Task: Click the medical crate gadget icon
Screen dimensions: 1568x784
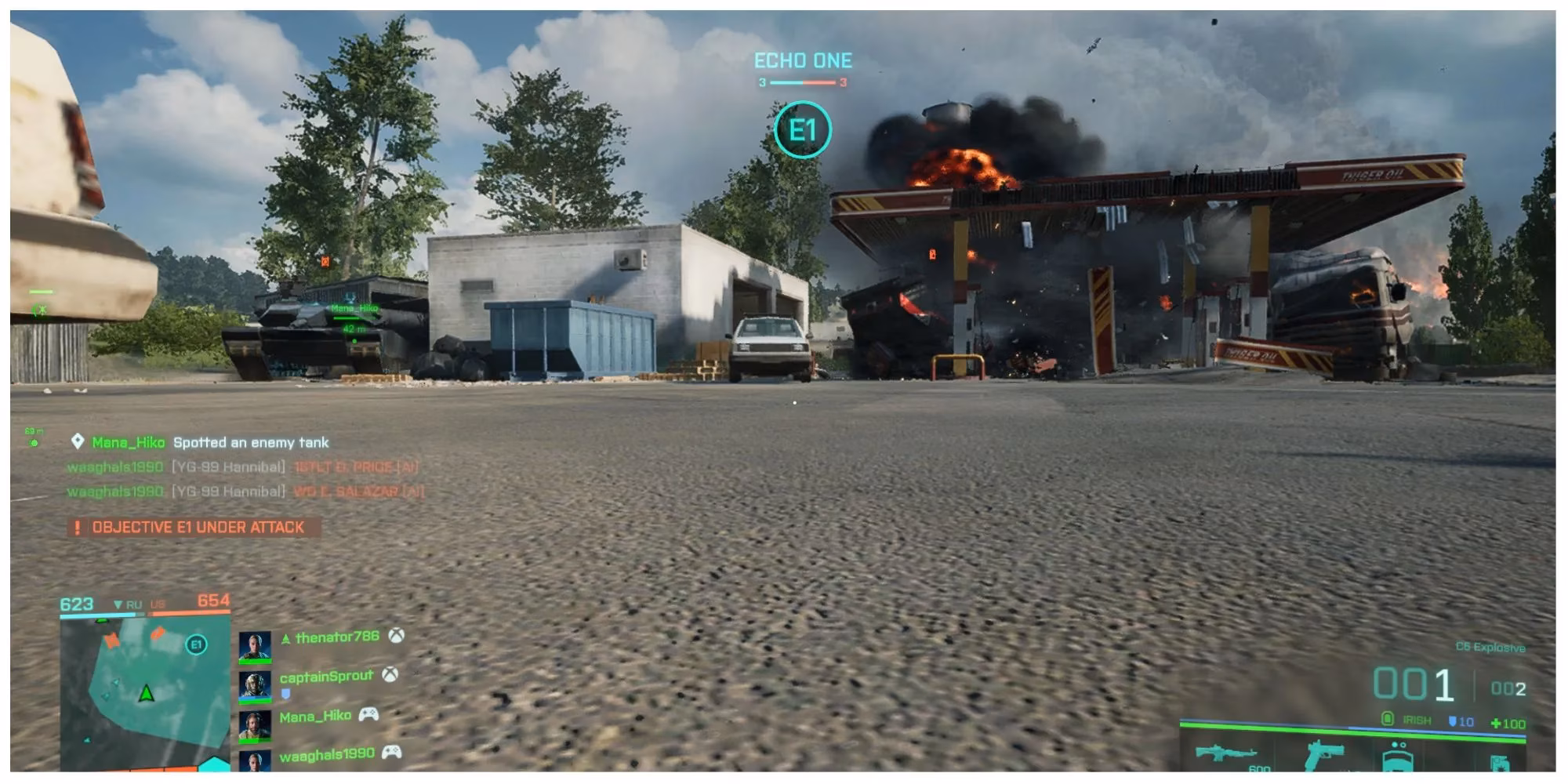Action: point(1399,760)
